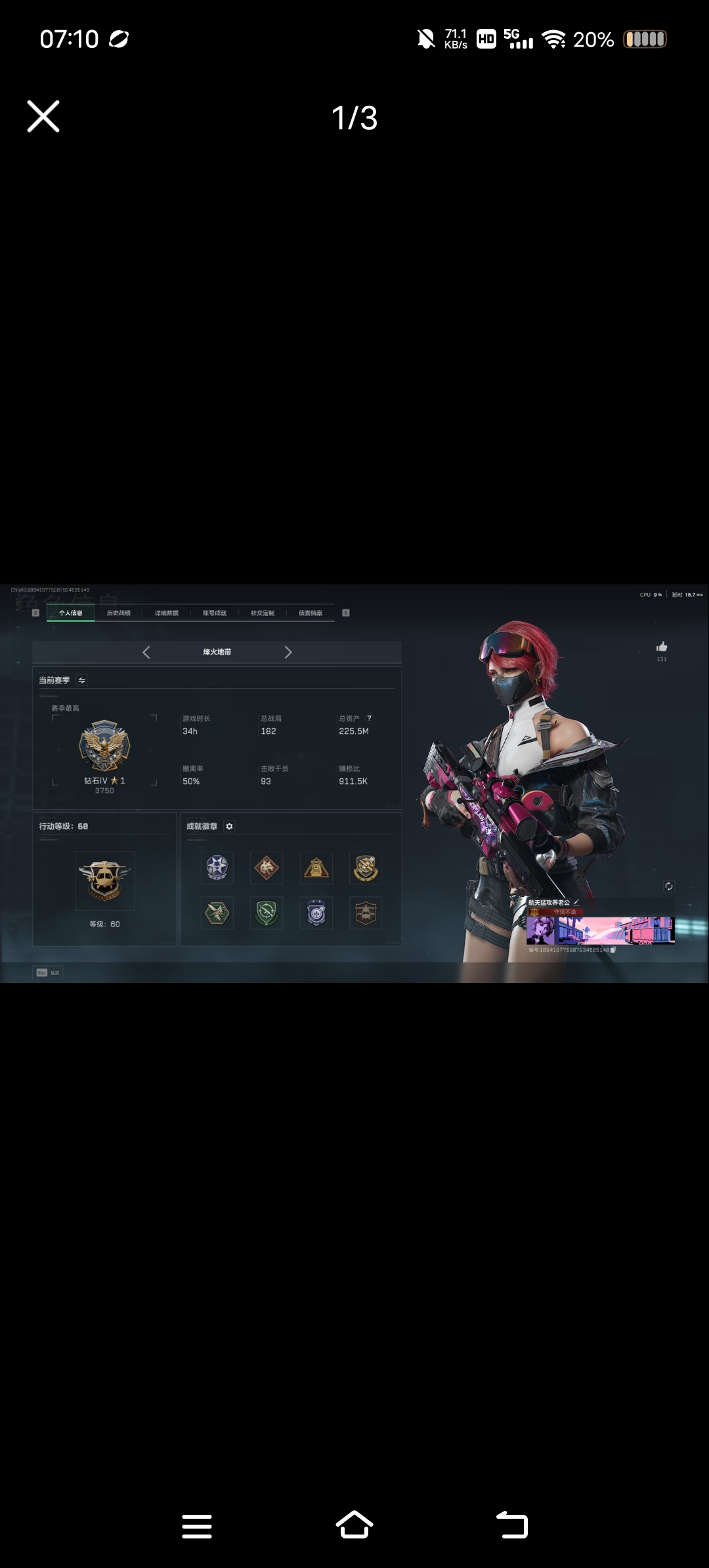Open the 详细数据 tab
Viewport: 709px width, 1568px height.
(167, 613)
